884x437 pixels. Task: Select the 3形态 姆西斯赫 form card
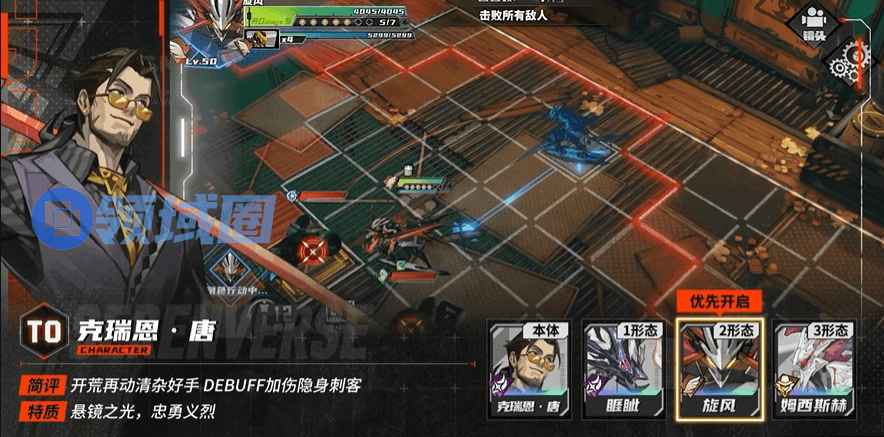(814, 372)
